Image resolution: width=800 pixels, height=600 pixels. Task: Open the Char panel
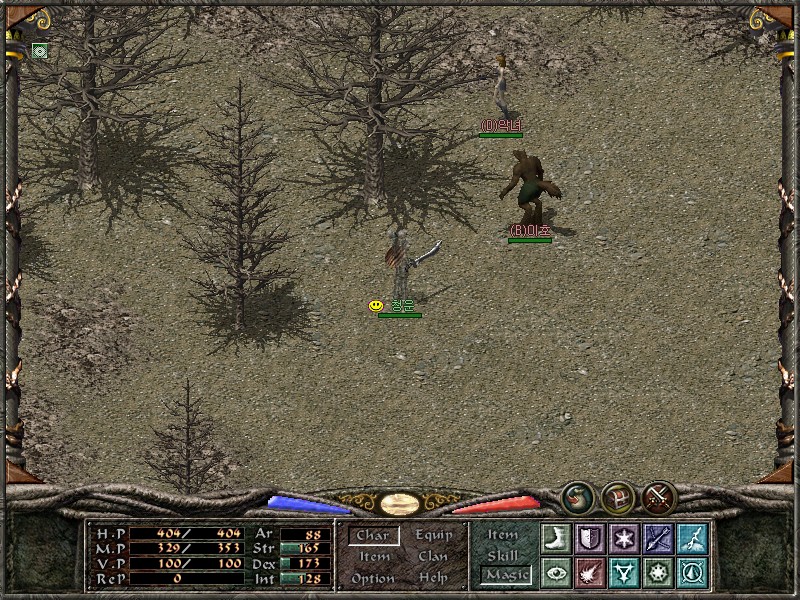click(x=373, y=536)
